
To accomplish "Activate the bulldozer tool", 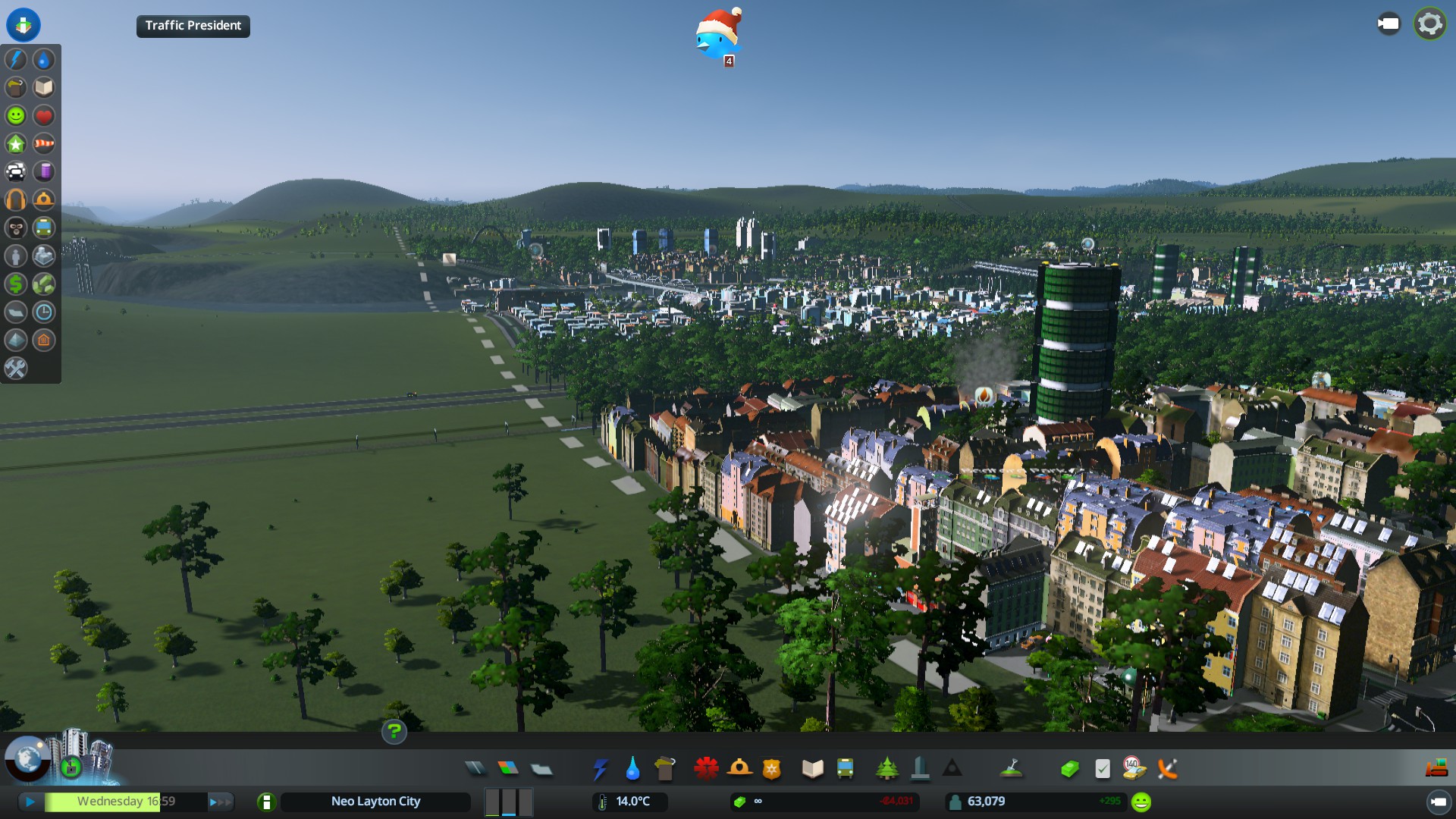I will coord(1436,769).
